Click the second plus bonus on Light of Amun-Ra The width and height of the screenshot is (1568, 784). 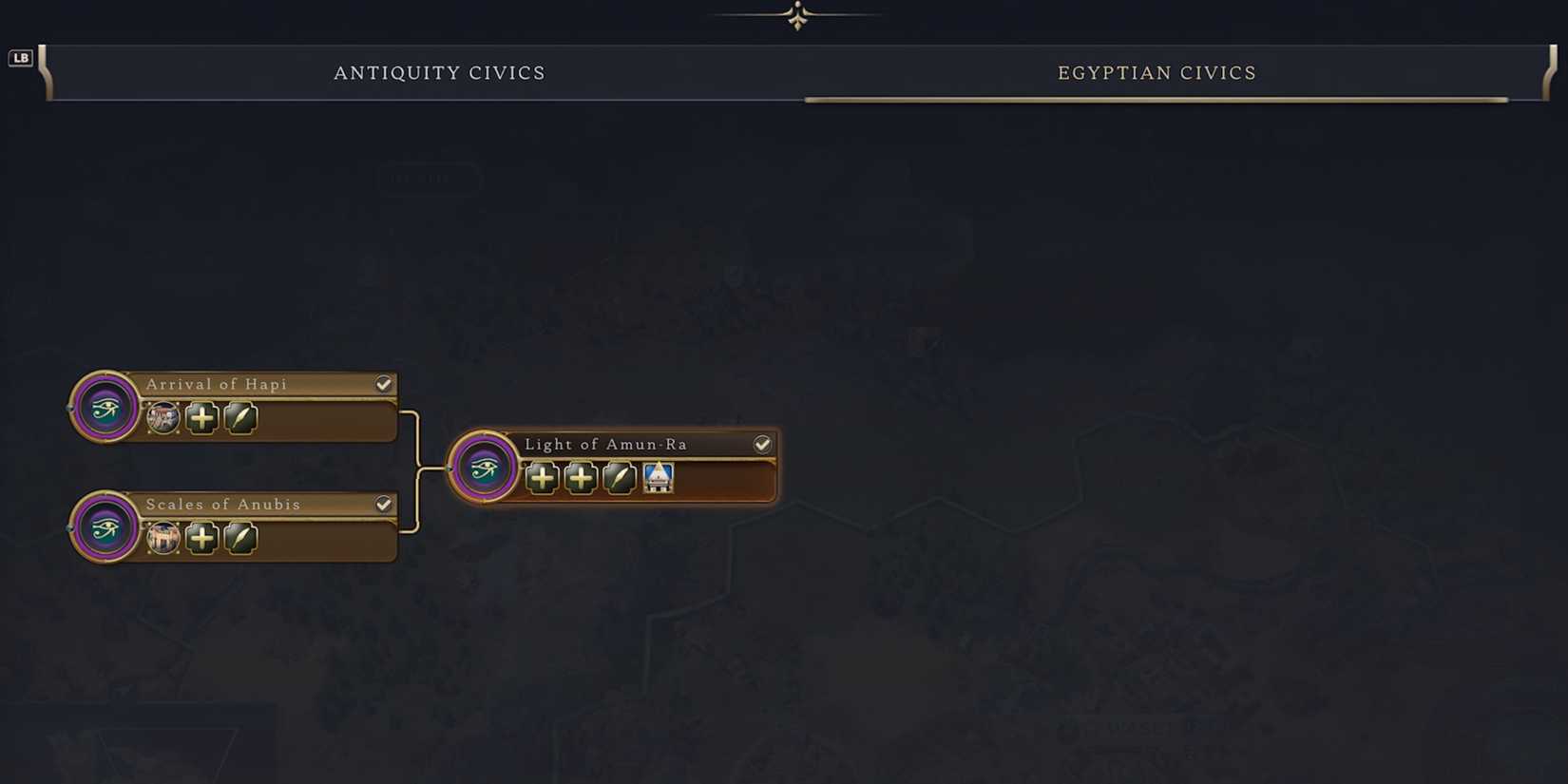(x=581, y=479)
